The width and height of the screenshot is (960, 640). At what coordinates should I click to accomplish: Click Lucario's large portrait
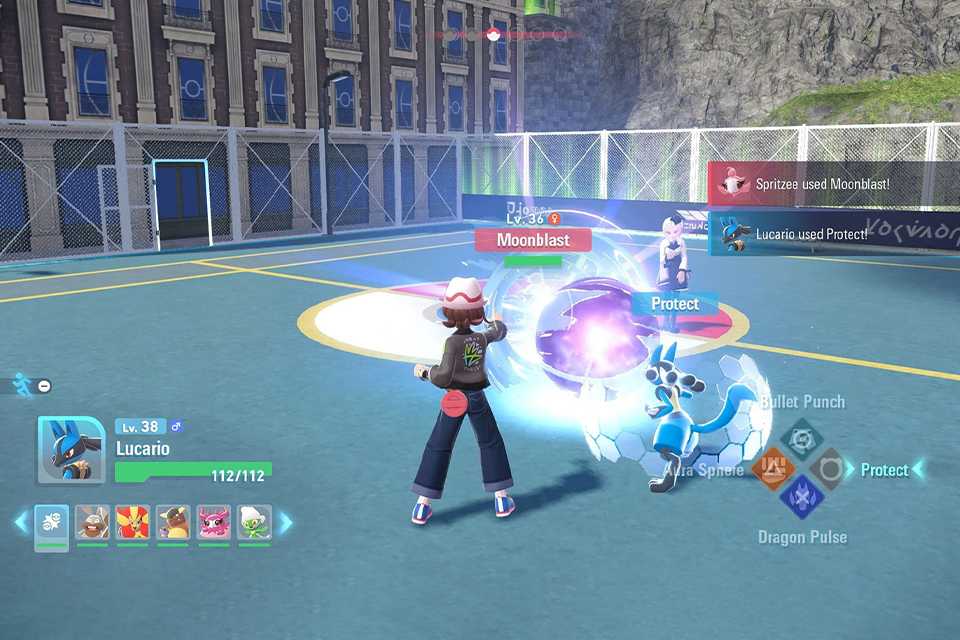[x=71, y=450]
